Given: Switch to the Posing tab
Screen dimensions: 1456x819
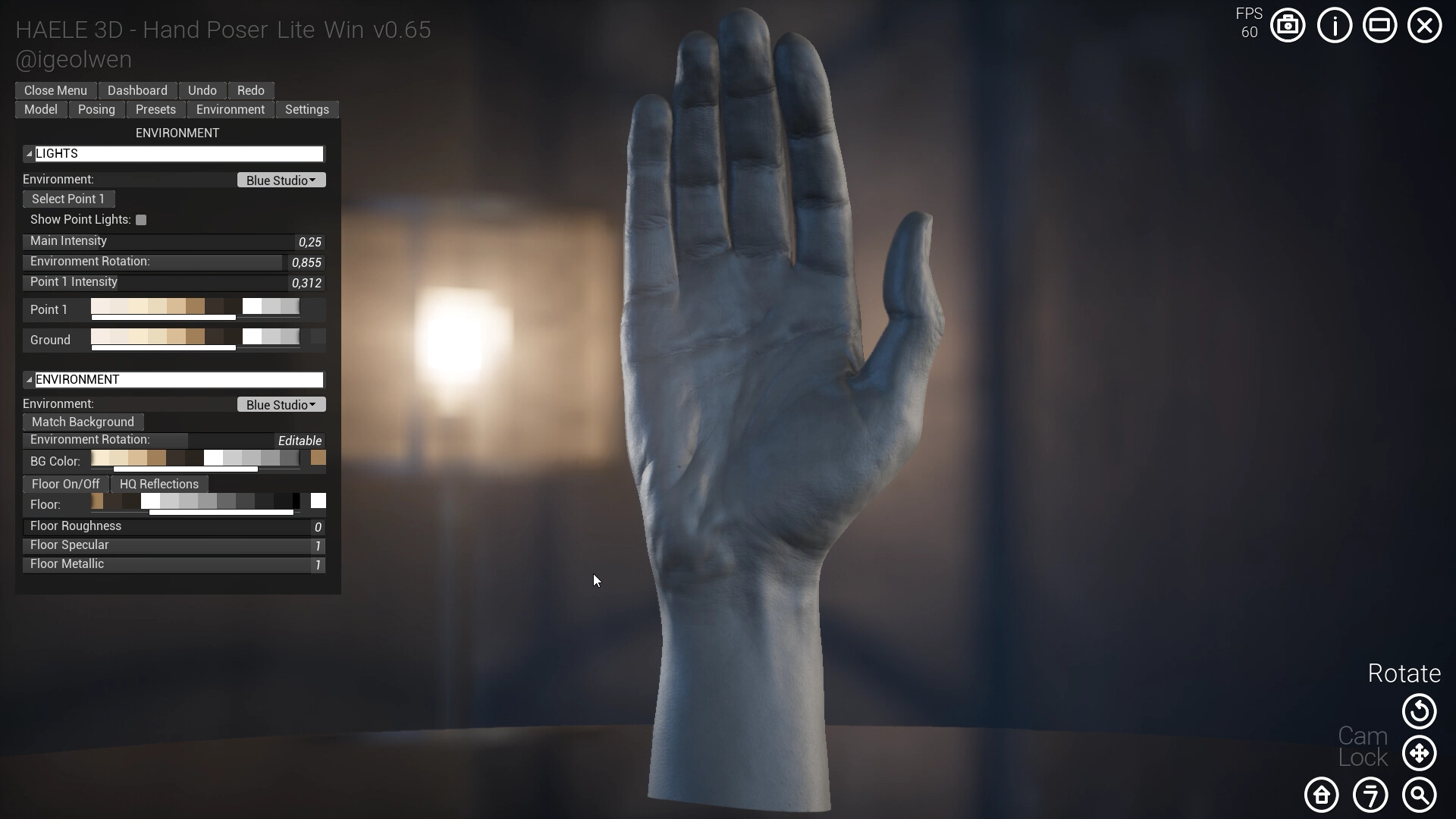Looking at the screenshot, I should tap(96, 109).
